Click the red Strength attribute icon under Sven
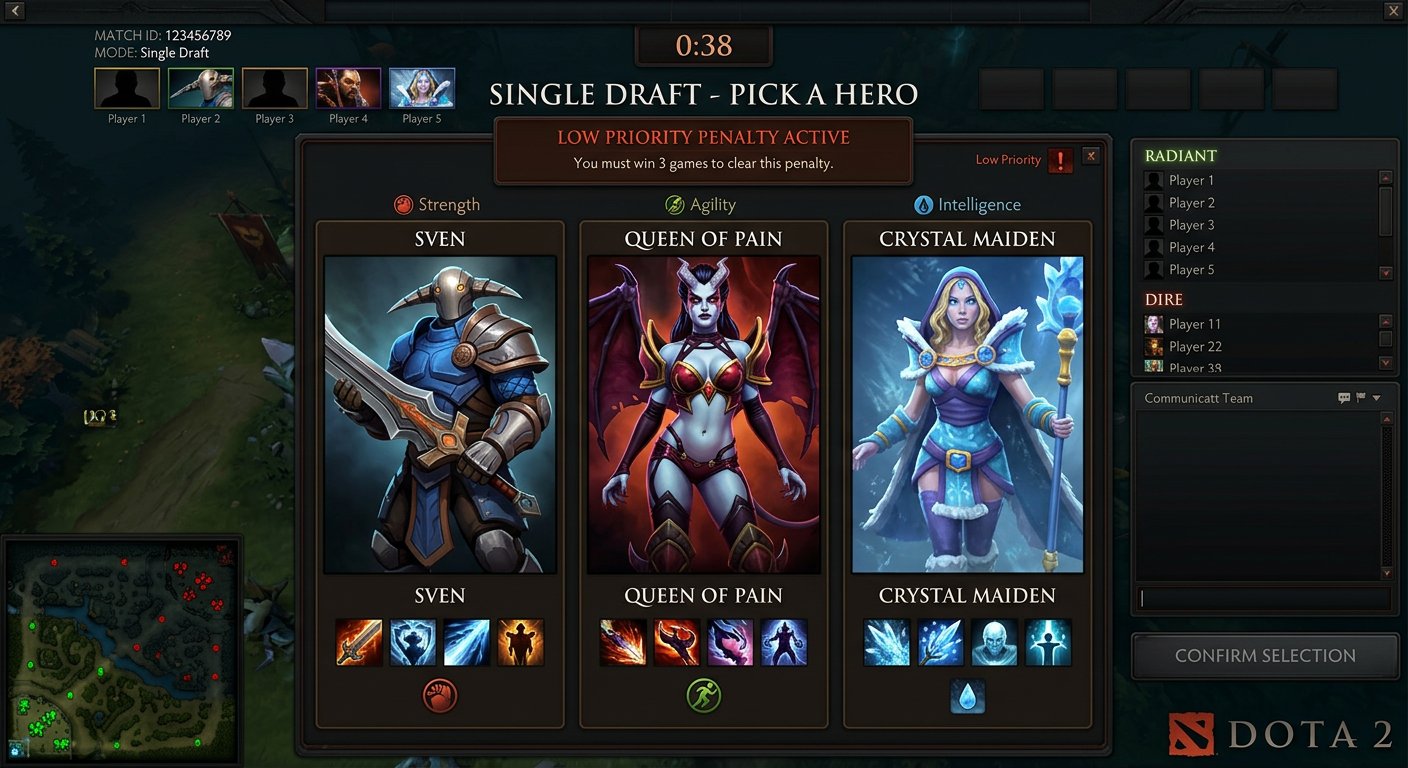Image resolution: width=1408 pixels, height=768 pixels. (x=440, y=696)
